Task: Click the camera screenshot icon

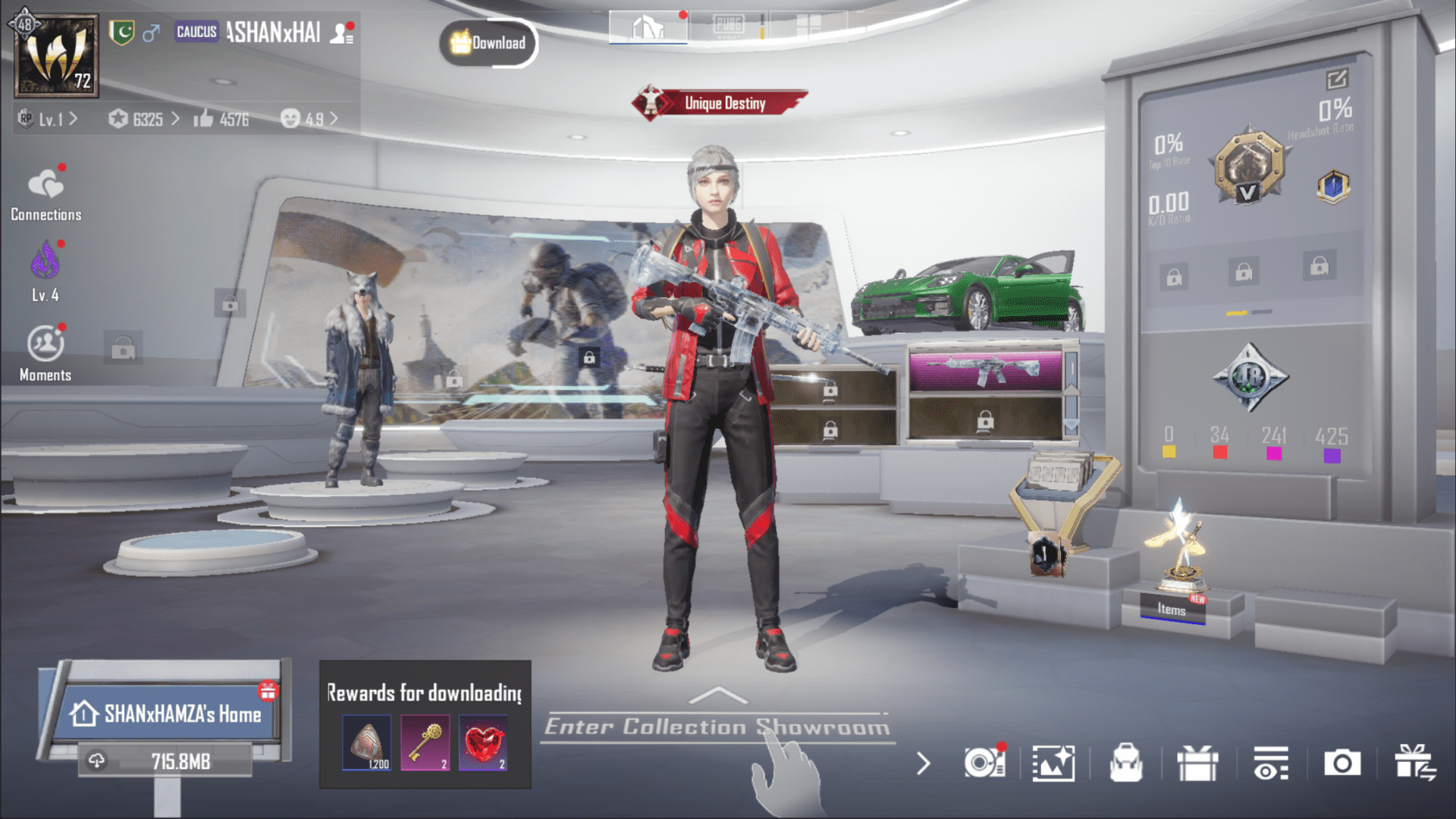Action: [x=1341, y=764]
